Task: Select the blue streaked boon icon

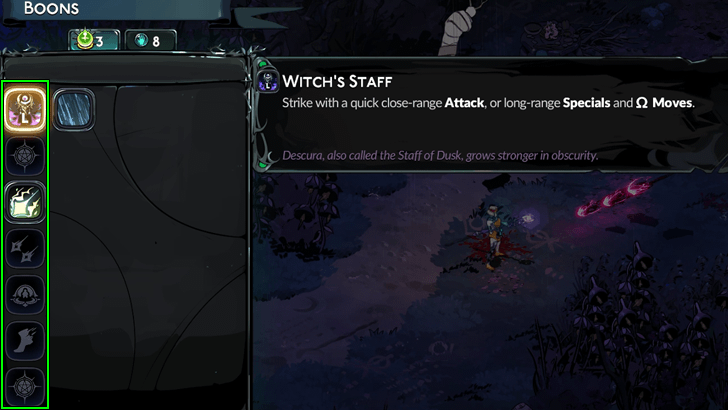Action: 73,108
